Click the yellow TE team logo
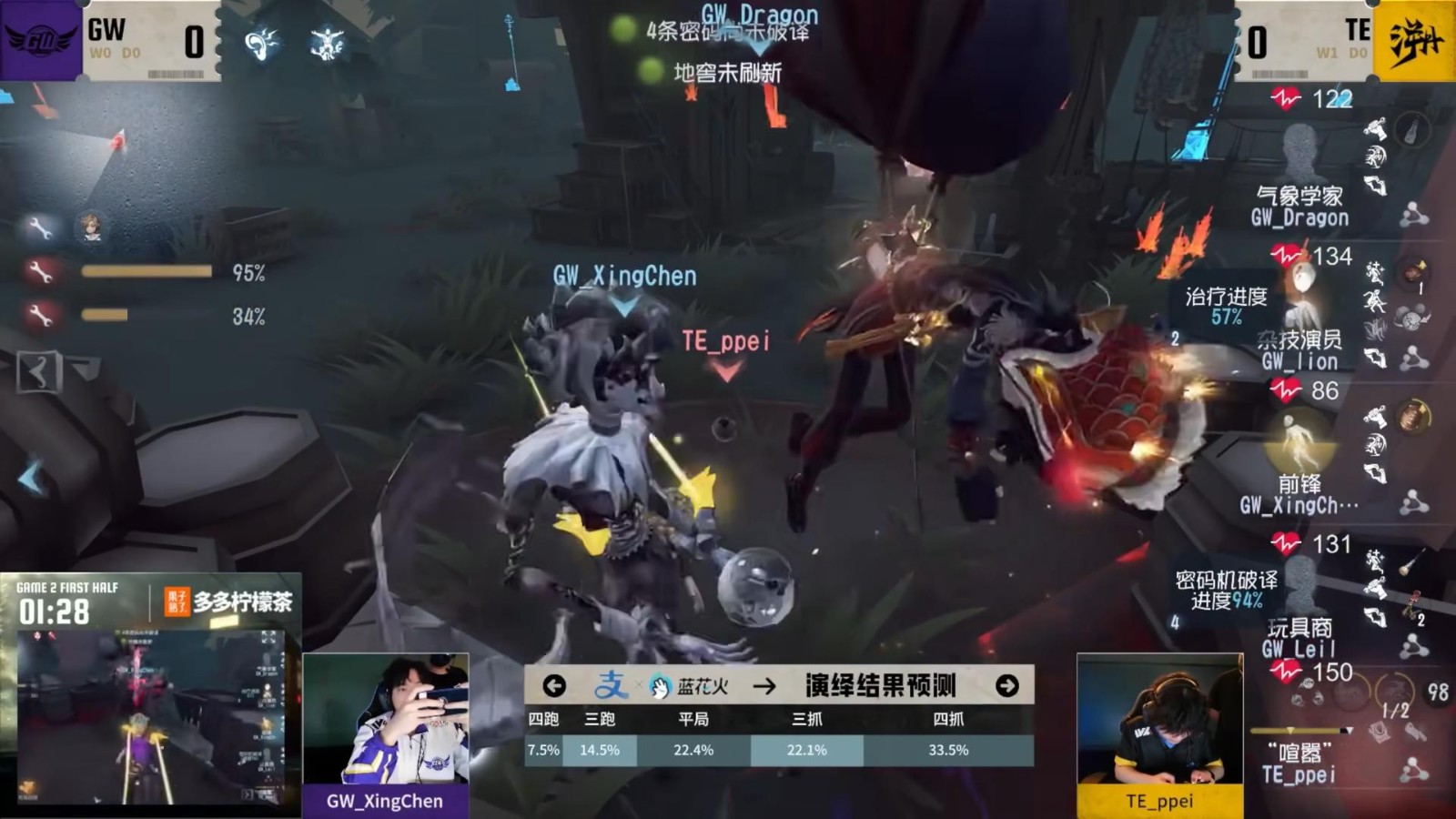The height and width of the screenshot is (819, 1456). coord(1414,41)
